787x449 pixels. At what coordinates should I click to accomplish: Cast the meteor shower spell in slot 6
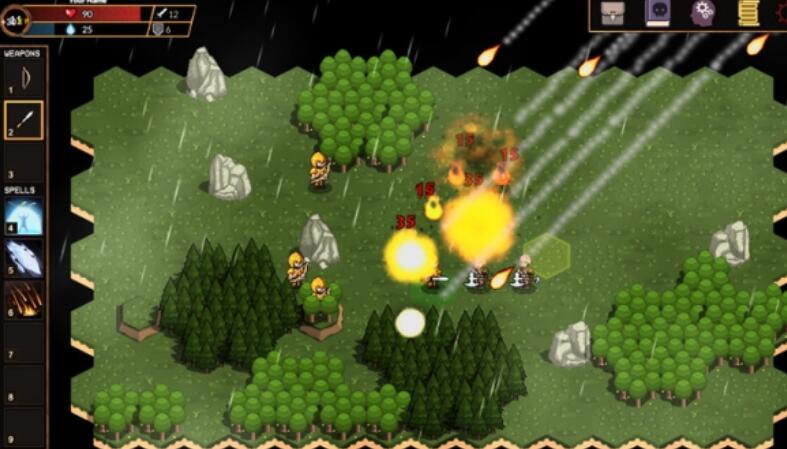tap(25, 298)
